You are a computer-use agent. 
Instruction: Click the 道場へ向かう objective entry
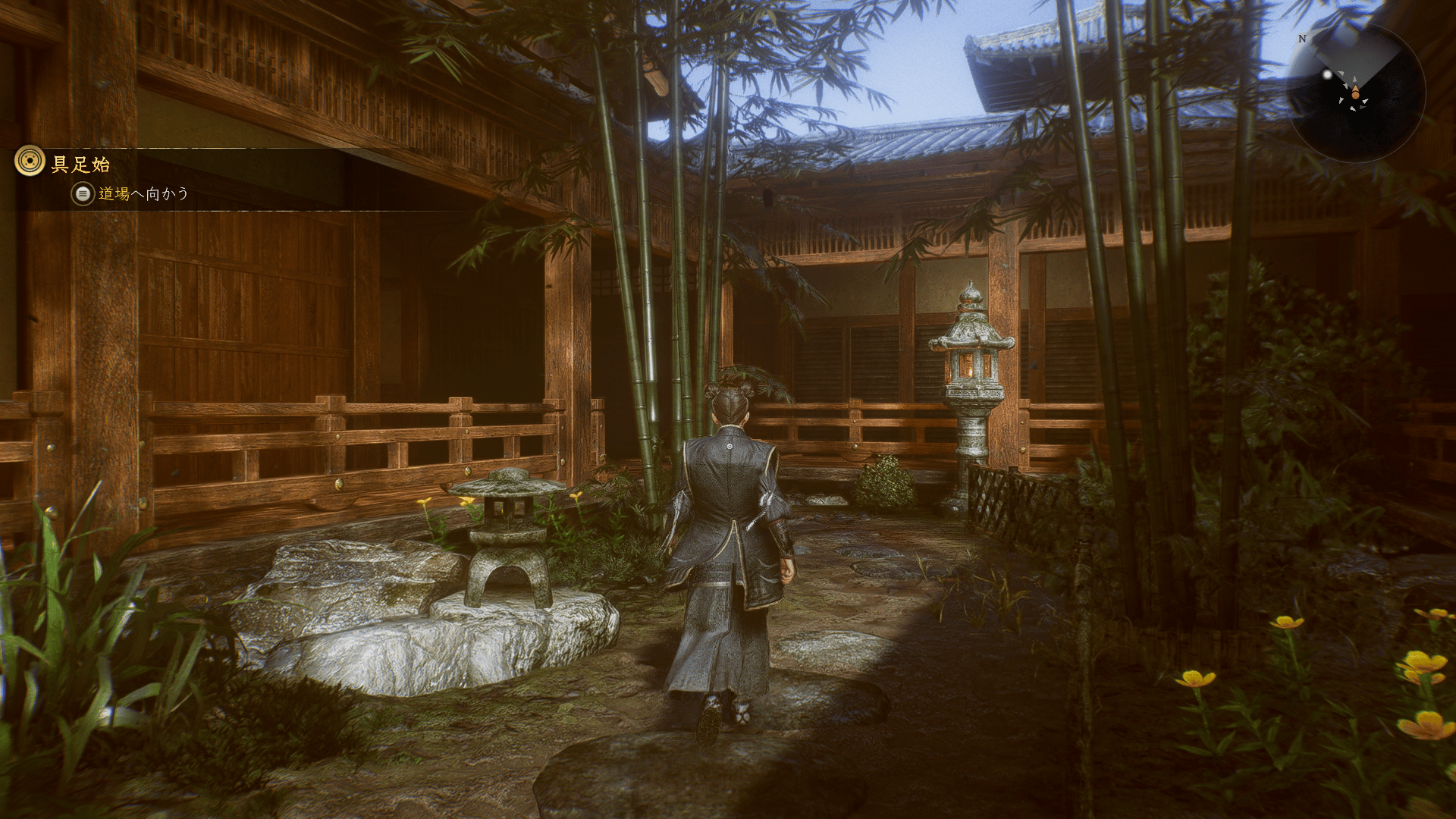[143, 194]
